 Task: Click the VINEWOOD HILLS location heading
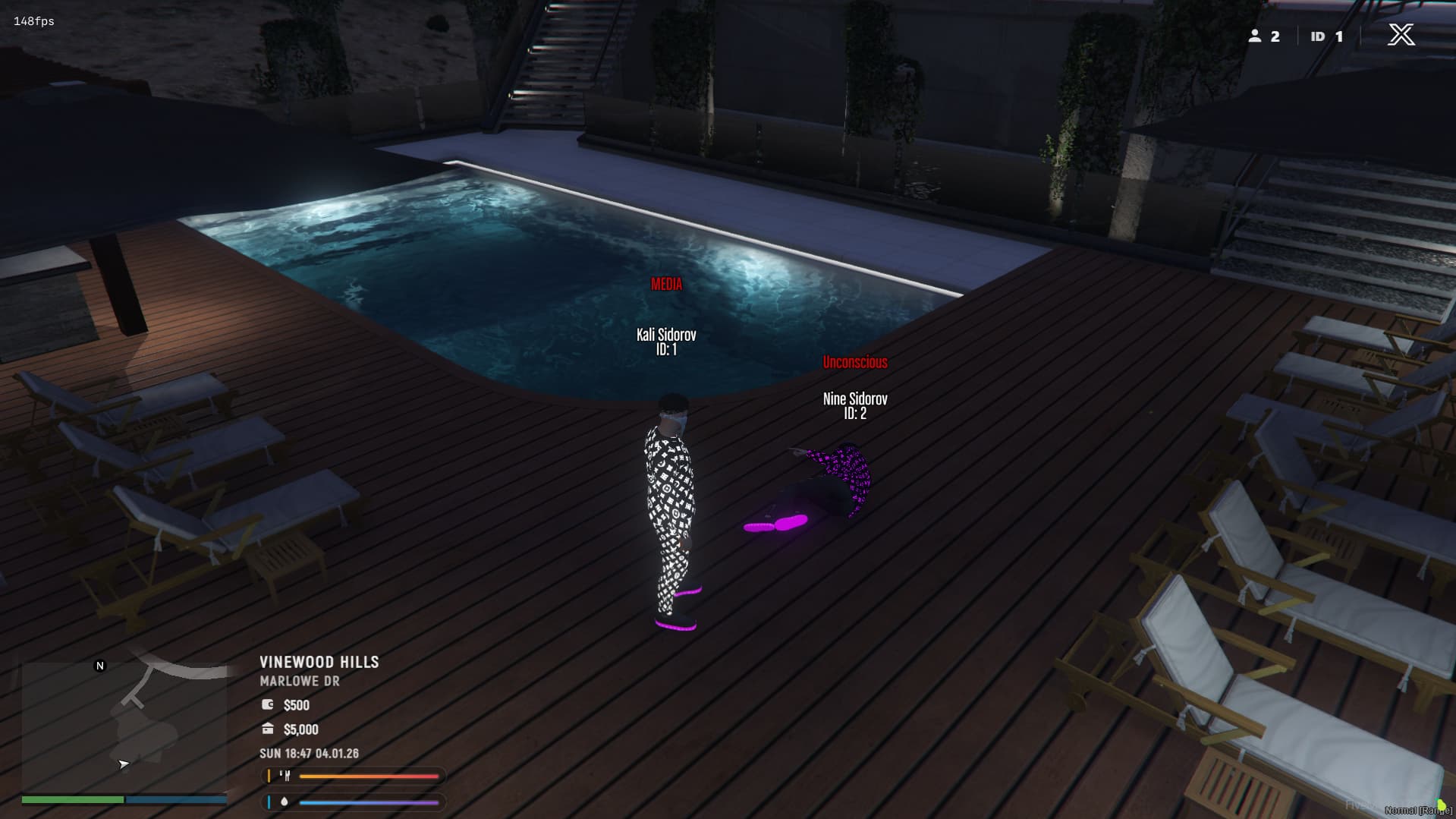pos(319,662)
